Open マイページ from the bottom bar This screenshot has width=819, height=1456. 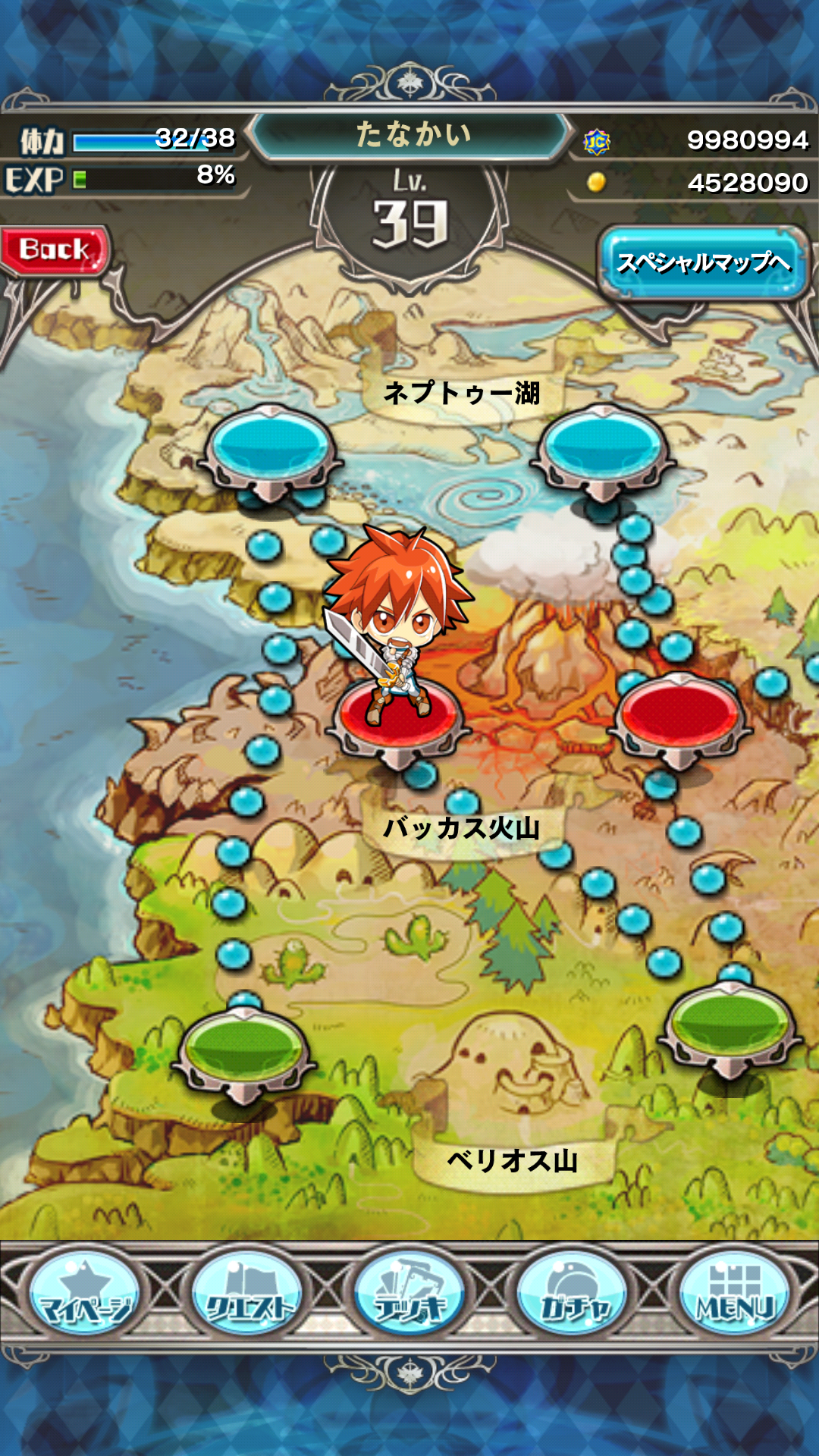(x=84, y=1294)
